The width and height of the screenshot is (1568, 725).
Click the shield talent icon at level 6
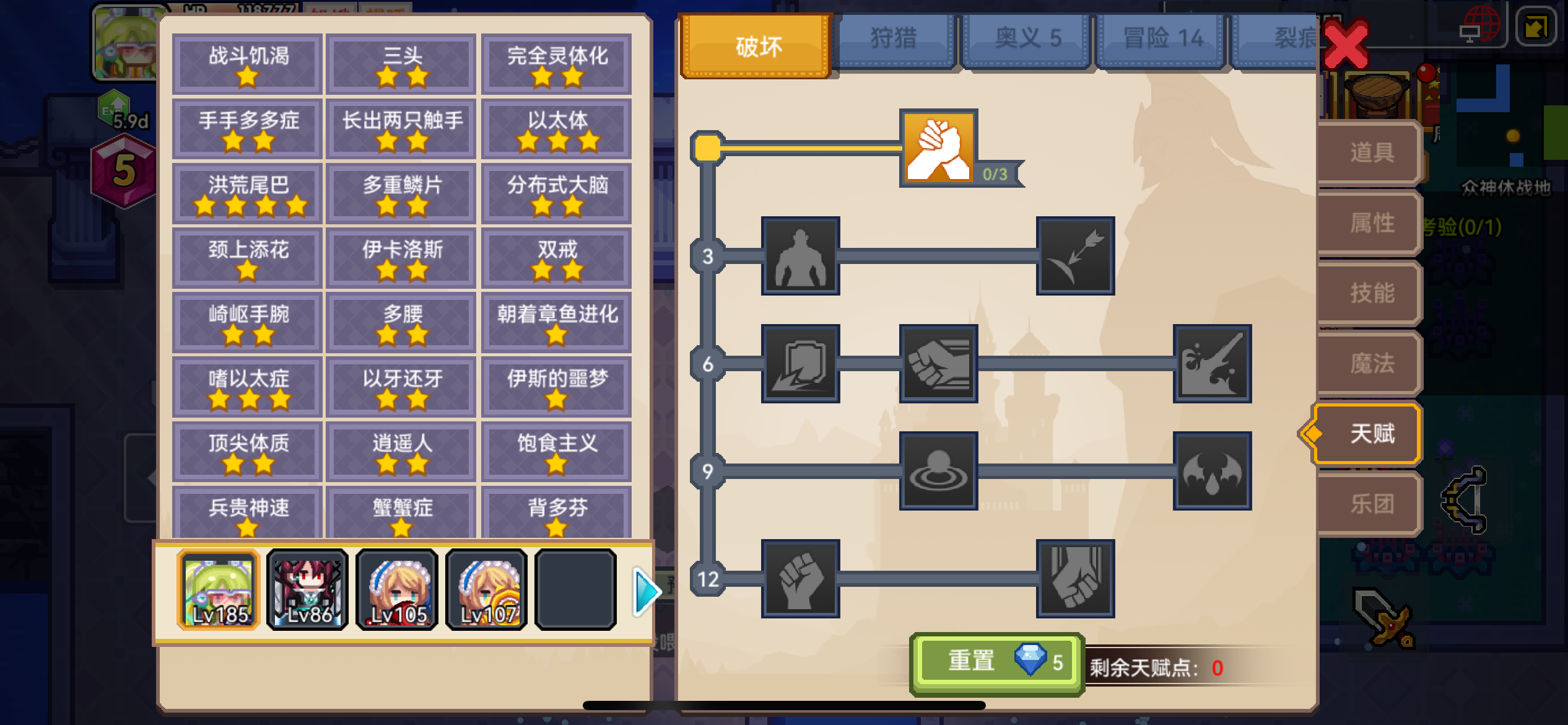point(801,364)
